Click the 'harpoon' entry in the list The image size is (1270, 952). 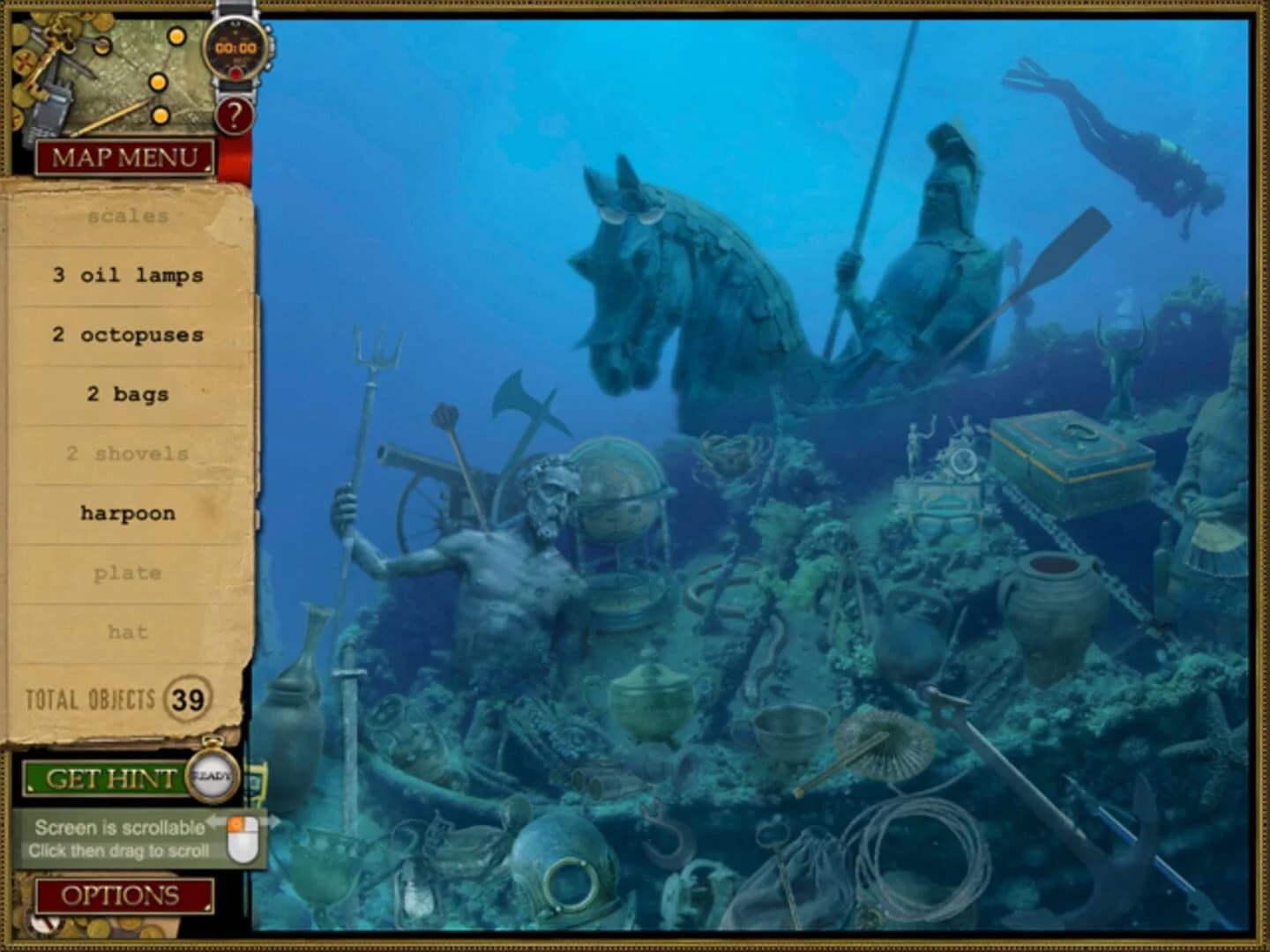click(x=128, y=512)
